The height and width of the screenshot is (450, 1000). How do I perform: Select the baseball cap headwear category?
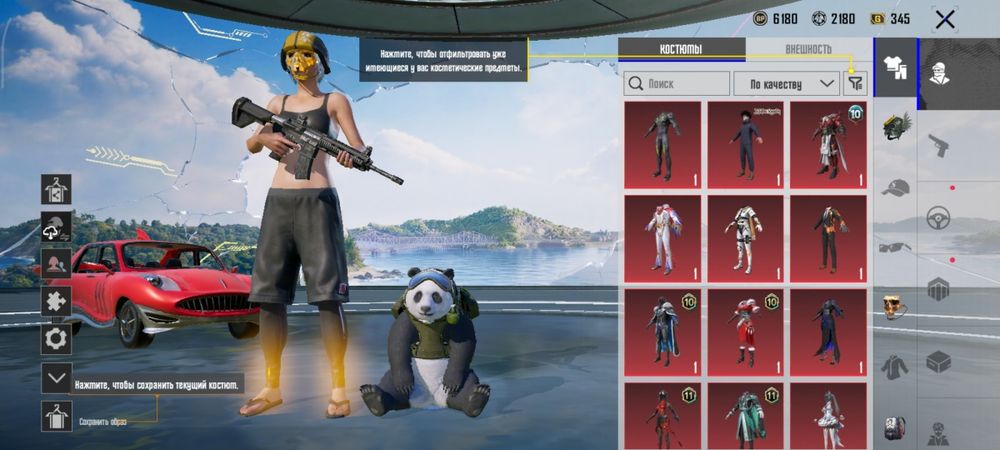pos(896,187)
